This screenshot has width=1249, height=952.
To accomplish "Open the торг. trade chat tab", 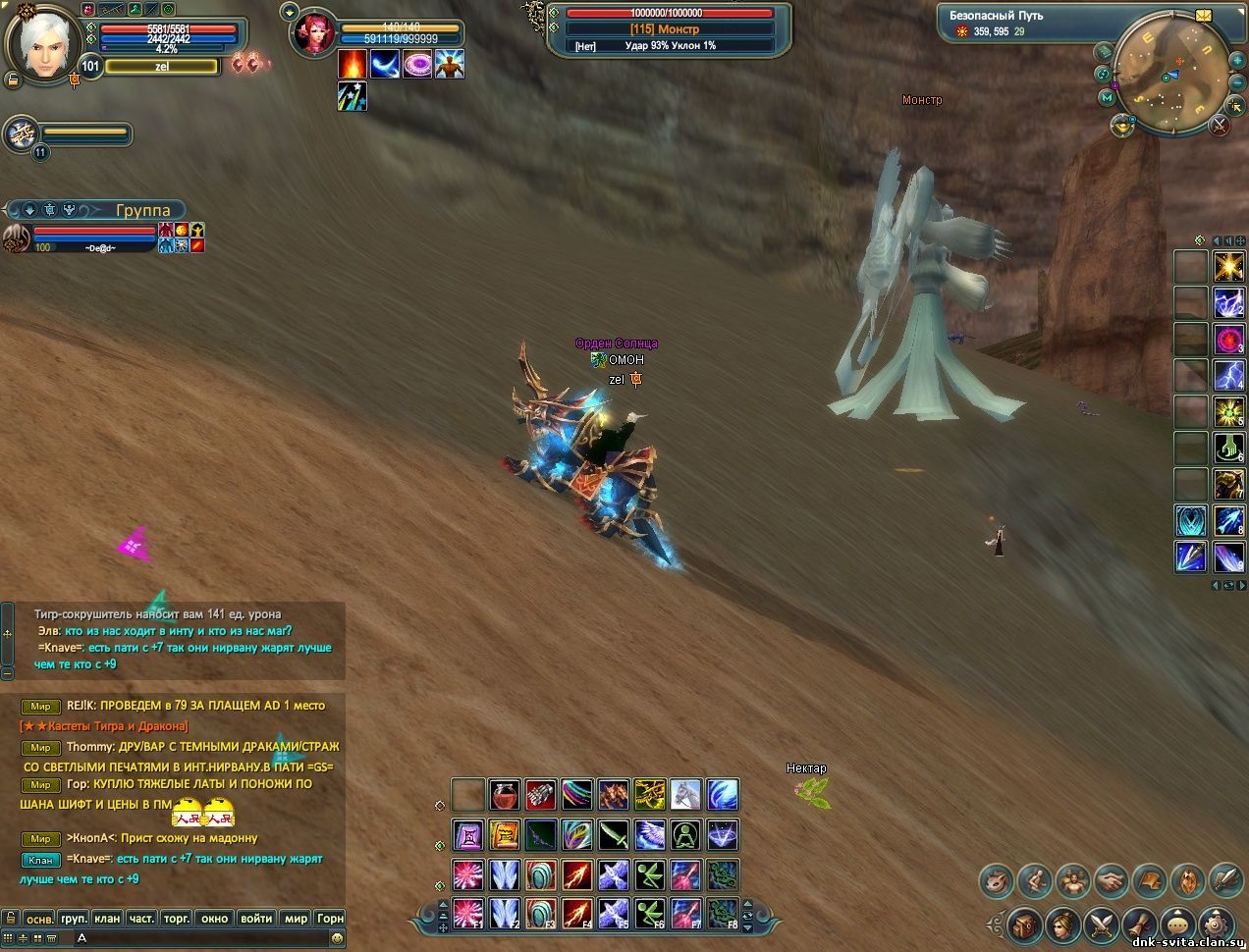I will point(177,919).
